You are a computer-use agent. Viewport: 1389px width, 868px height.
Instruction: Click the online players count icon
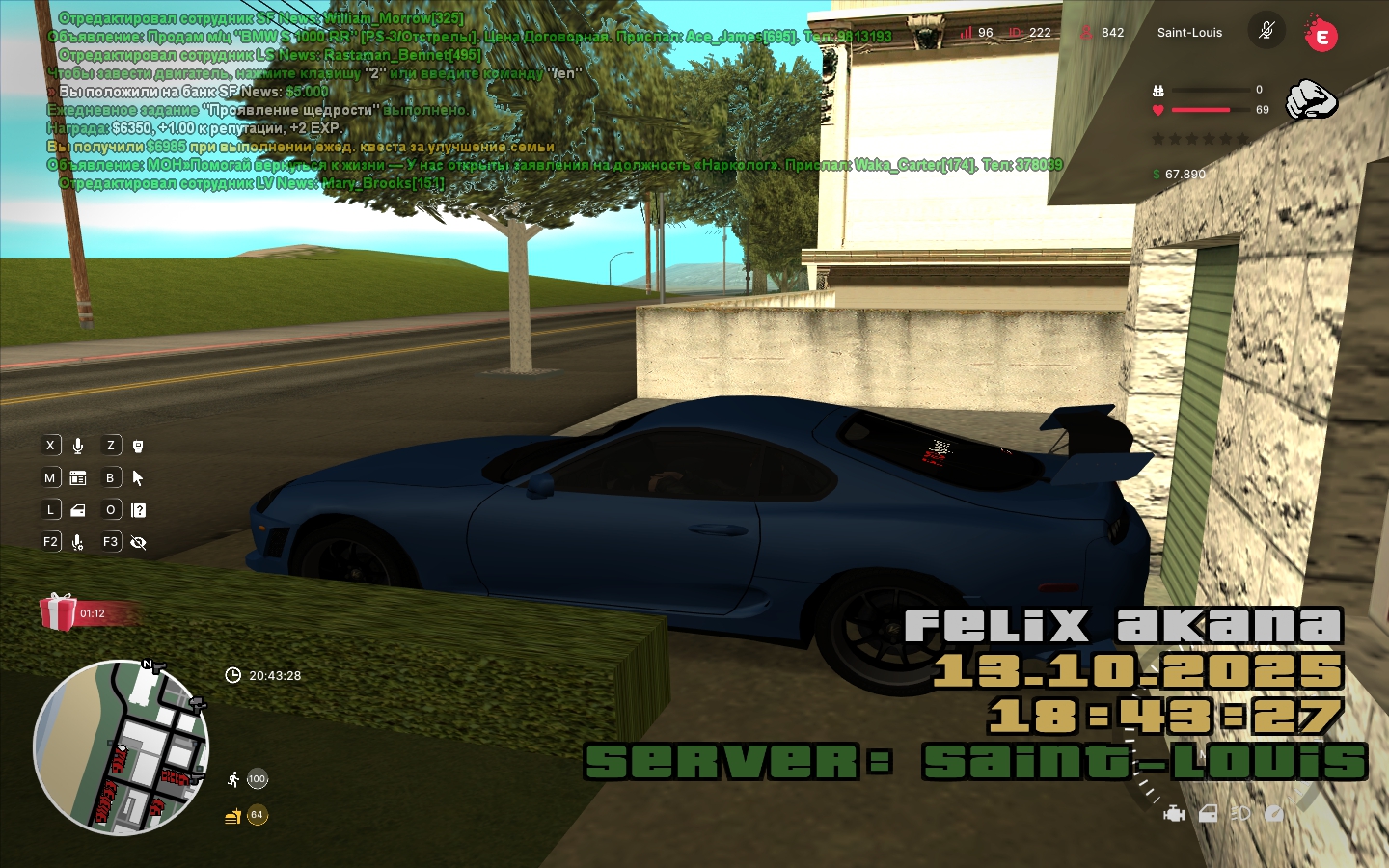[1086, 33]
